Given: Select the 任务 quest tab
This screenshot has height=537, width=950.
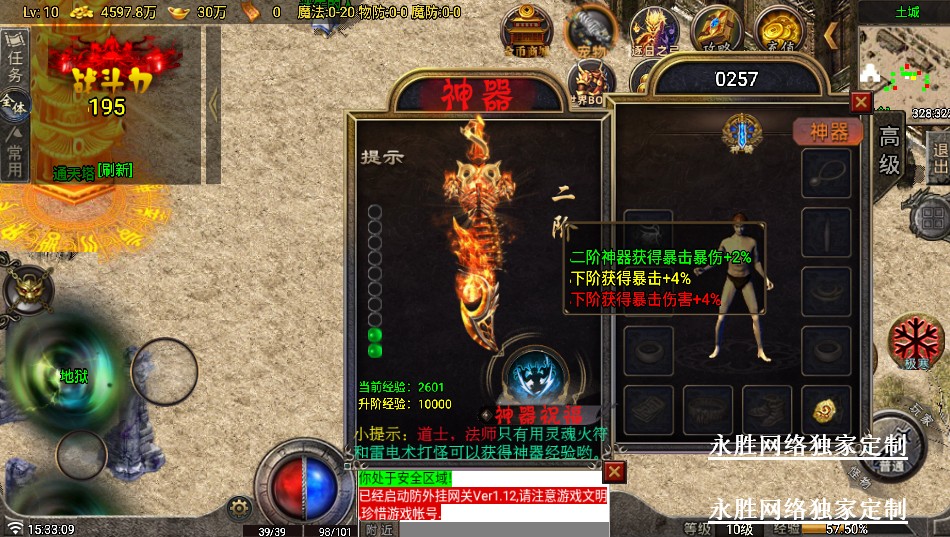Looking at the screenshot, I should [x=15, y=62].
